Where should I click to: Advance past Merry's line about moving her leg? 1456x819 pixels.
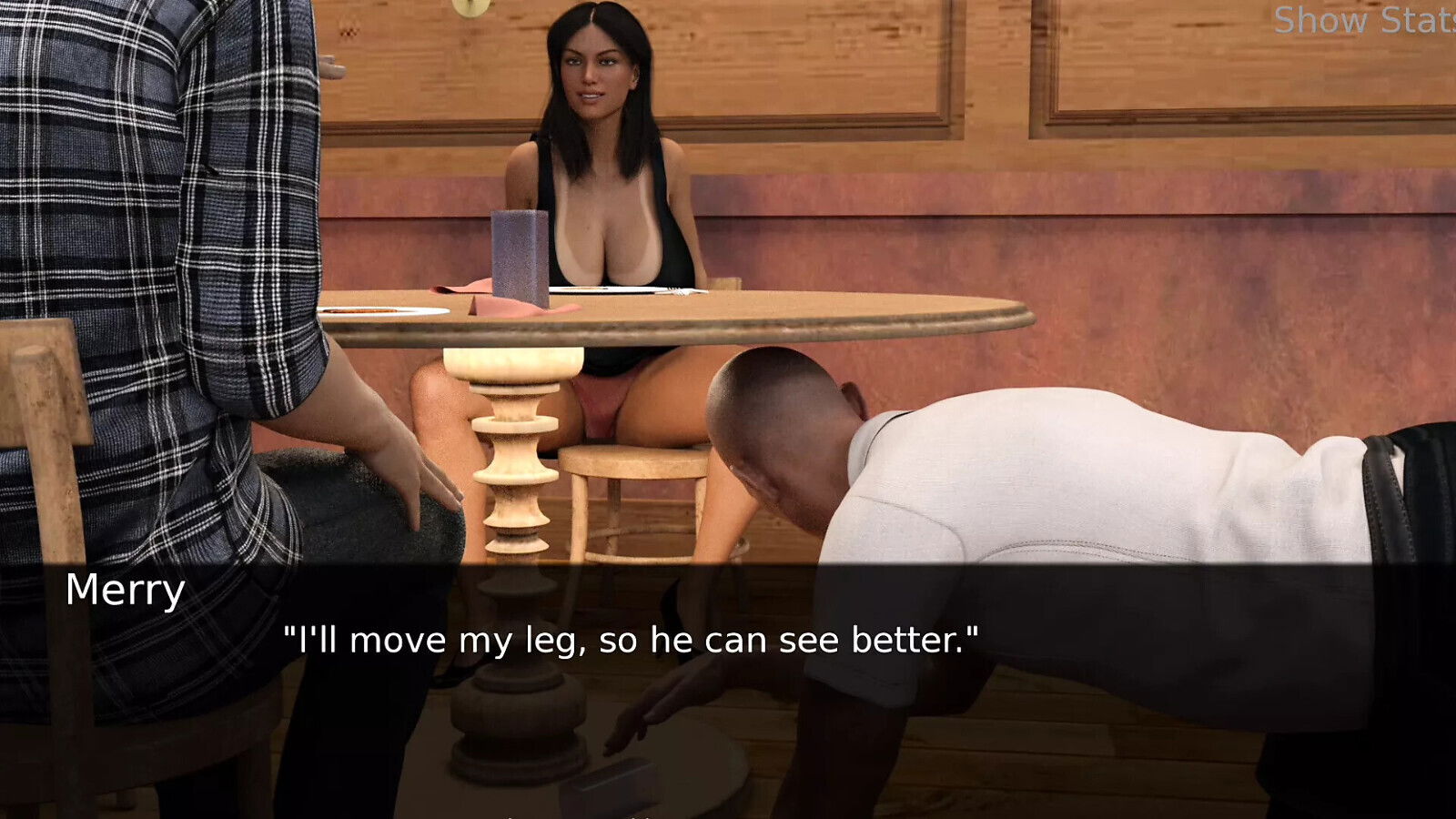tap(631, 639)
